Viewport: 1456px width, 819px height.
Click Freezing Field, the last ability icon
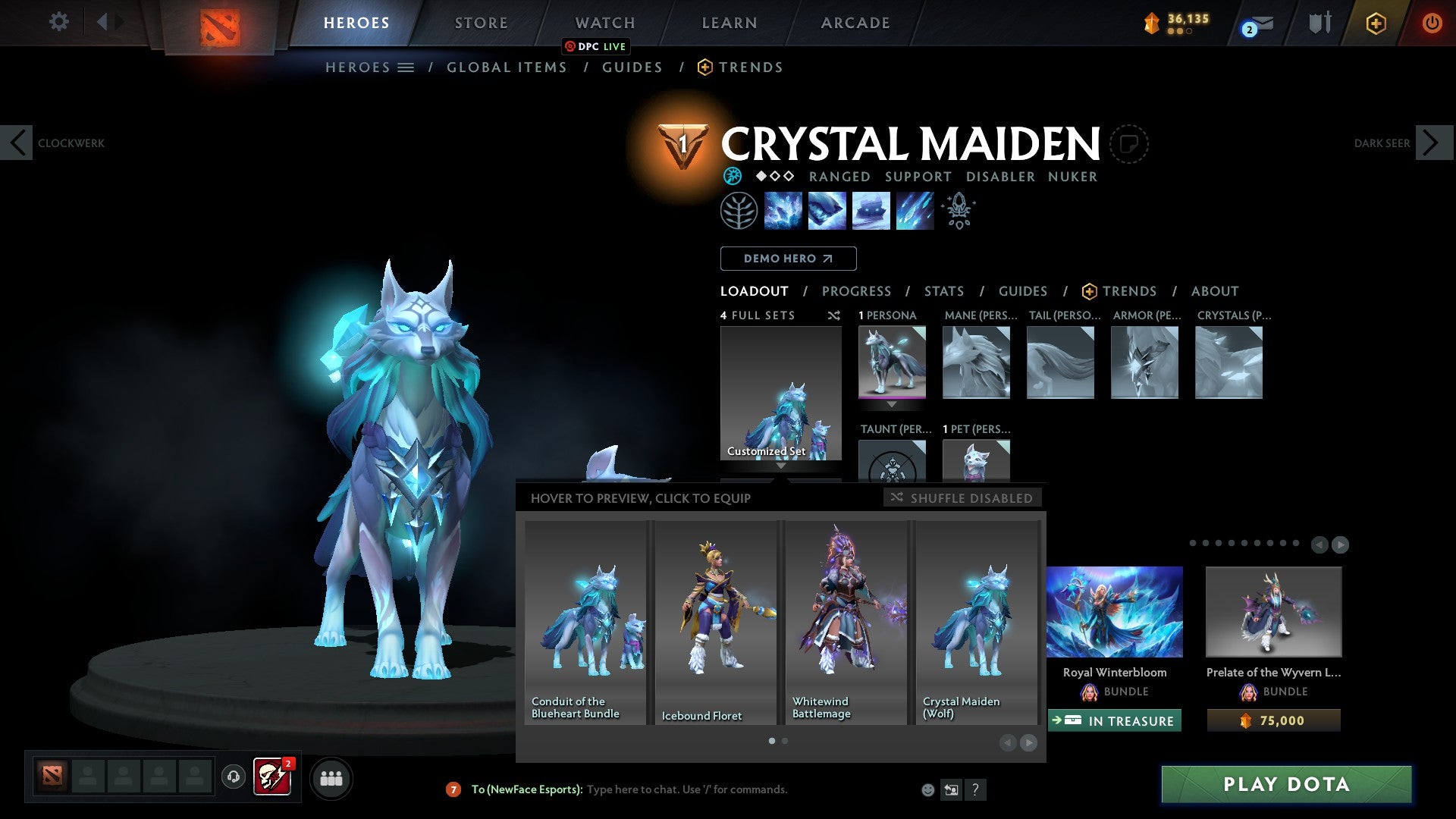point(914,211)
